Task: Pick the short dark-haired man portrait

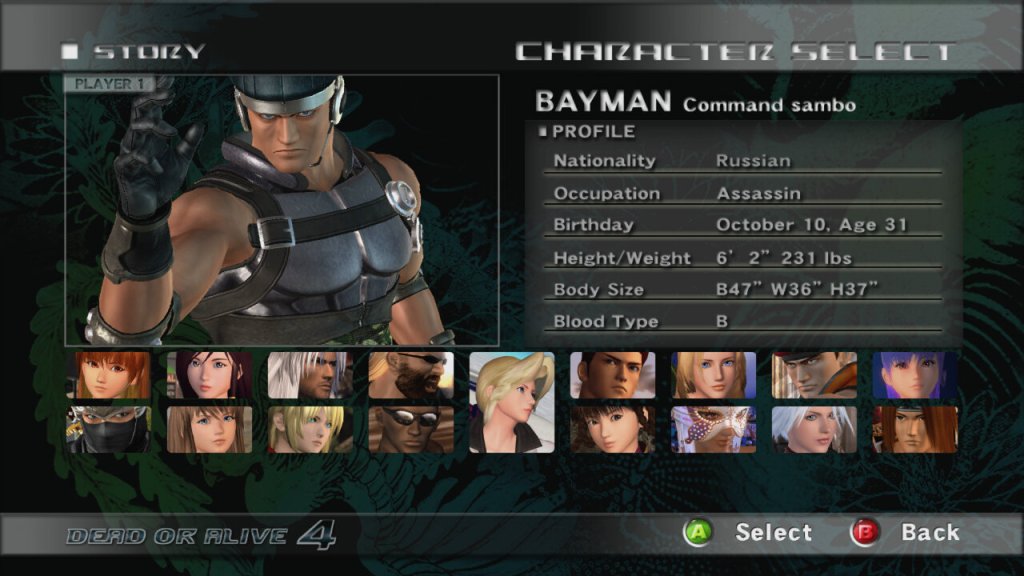Action: [x=613, y=375]
